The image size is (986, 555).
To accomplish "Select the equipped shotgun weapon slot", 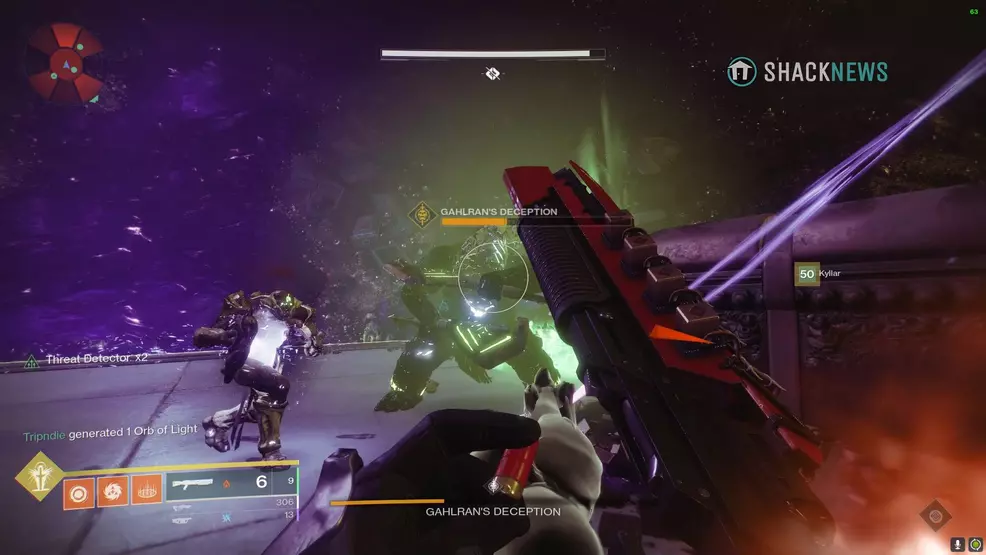I will pos(230,485).
